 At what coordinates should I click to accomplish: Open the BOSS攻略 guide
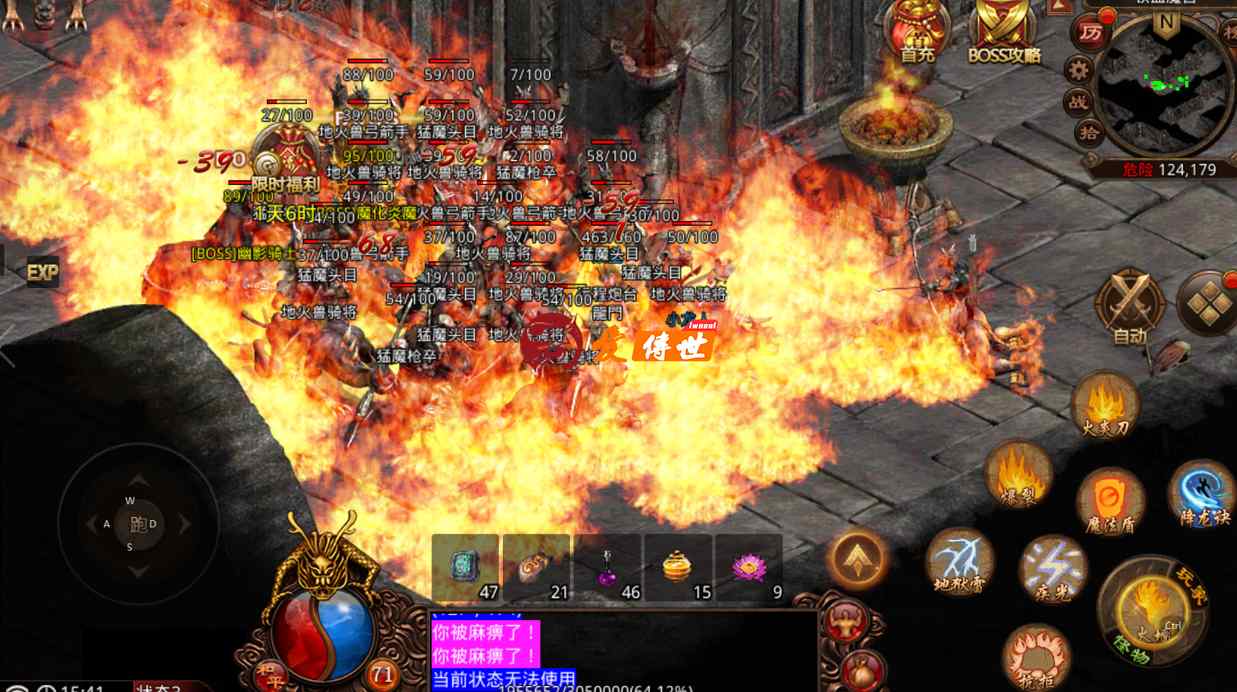[x=1004, y=28]
